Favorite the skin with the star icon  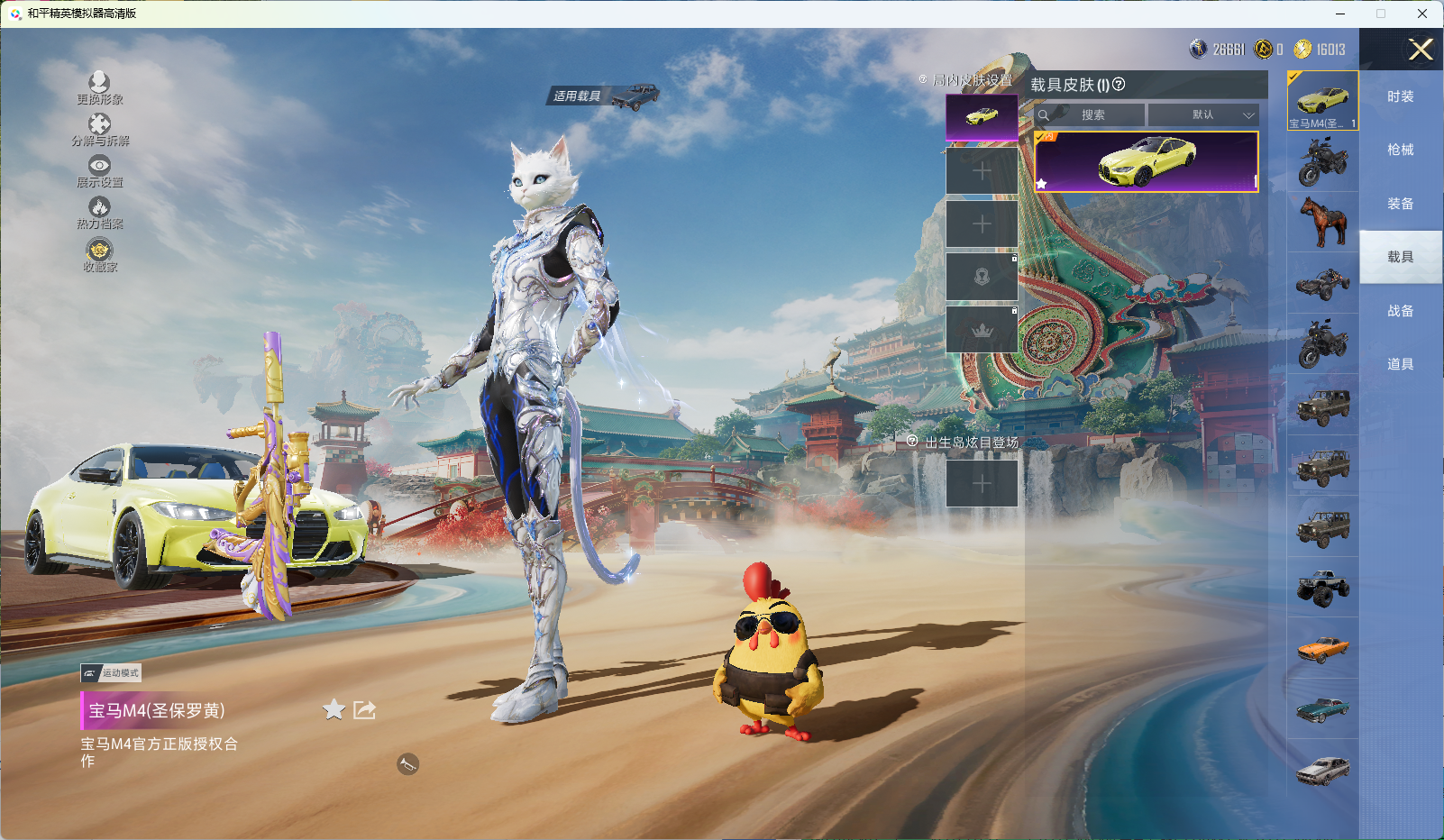[x=334, y=710]
